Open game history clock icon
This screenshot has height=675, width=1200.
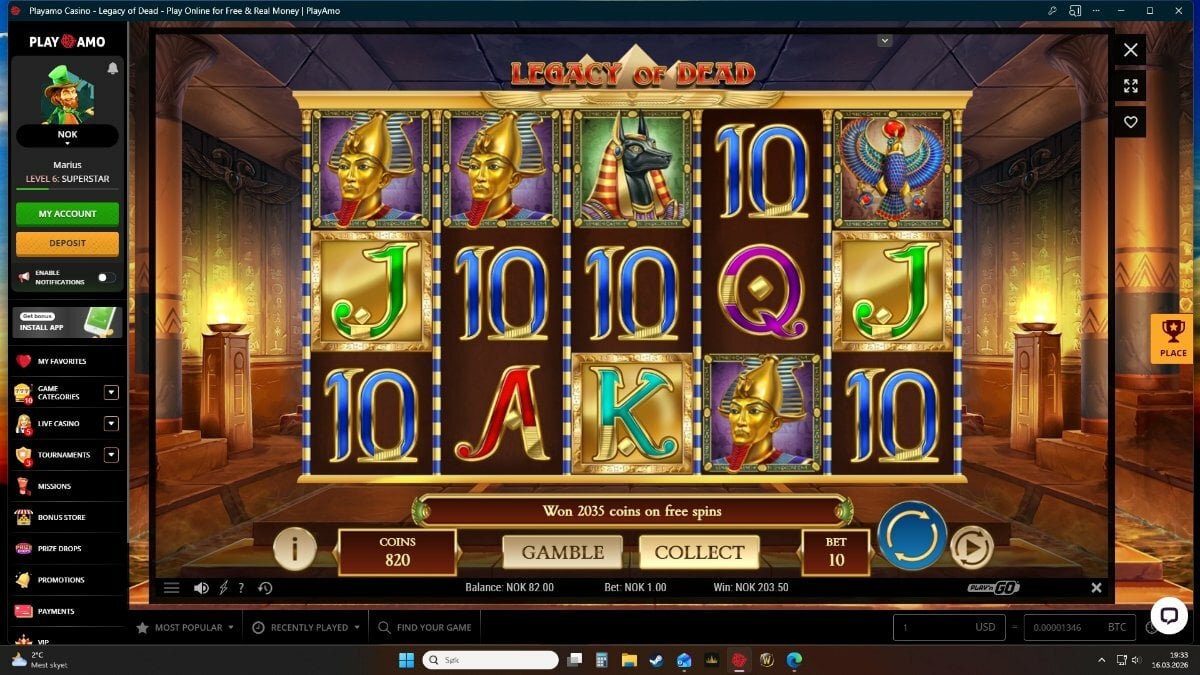[x=265, y=588]
